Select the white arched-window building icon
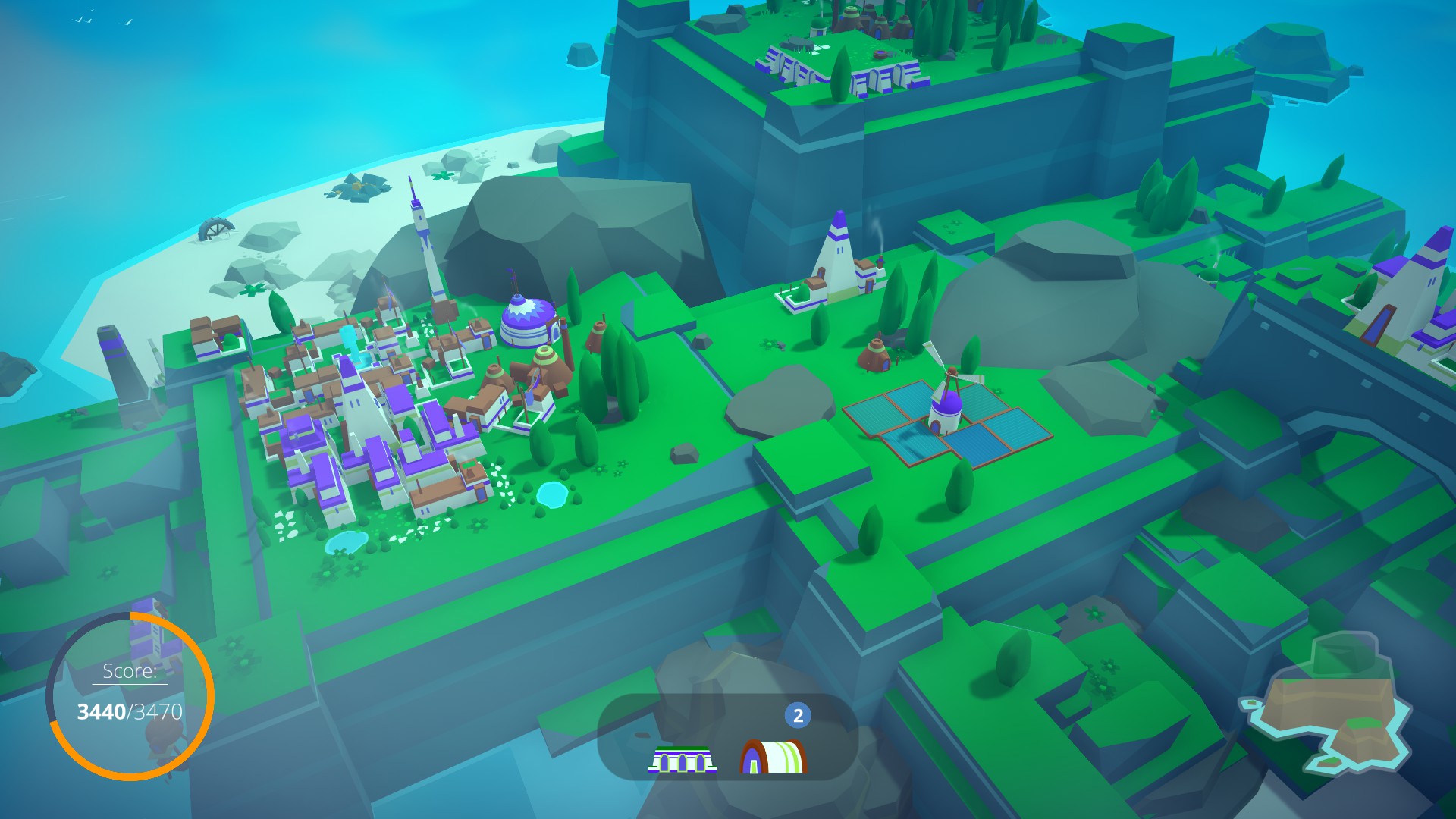The width and height of the screenshot is (1456, 819). (x=682, y=759)
